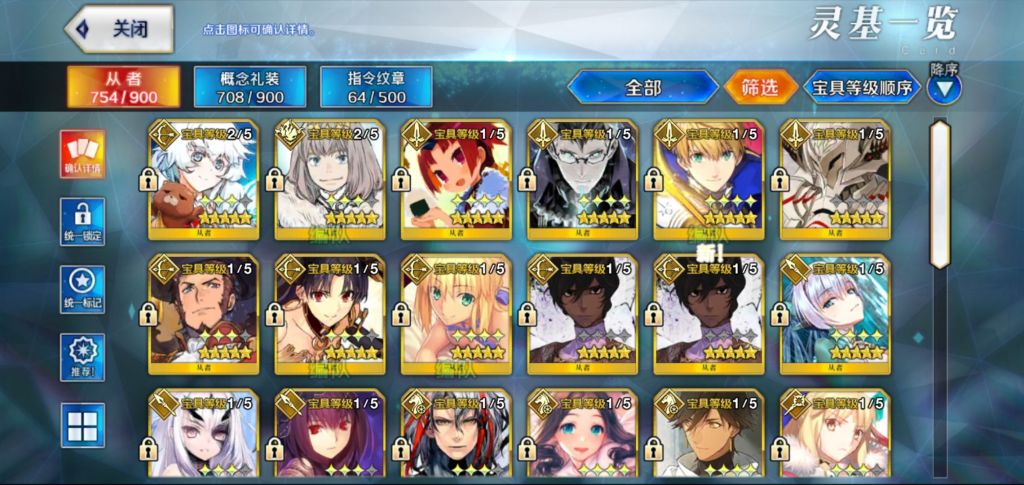Viewport: 1024px width, 485px height.
Task: Open the 筛选 filter options
Action: click(759, 87)
